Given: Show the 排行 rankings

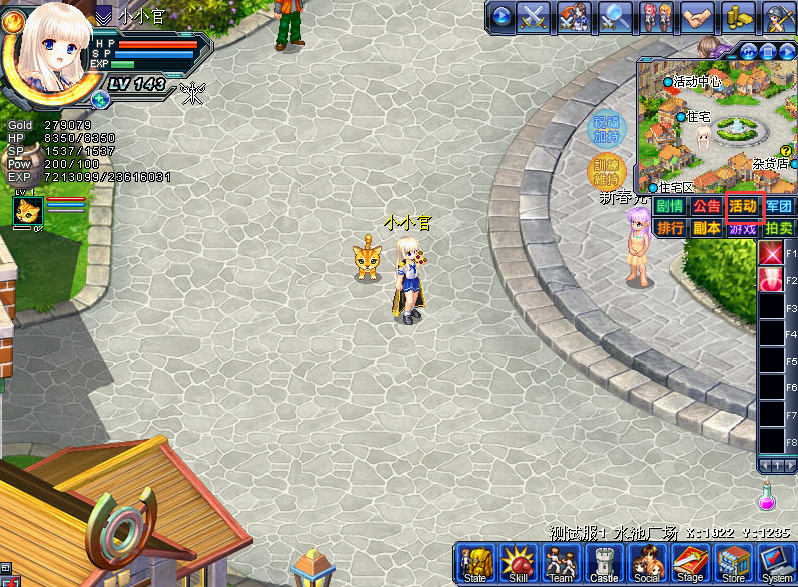Looking at the screenshot, I should click(x=670, y=227).
